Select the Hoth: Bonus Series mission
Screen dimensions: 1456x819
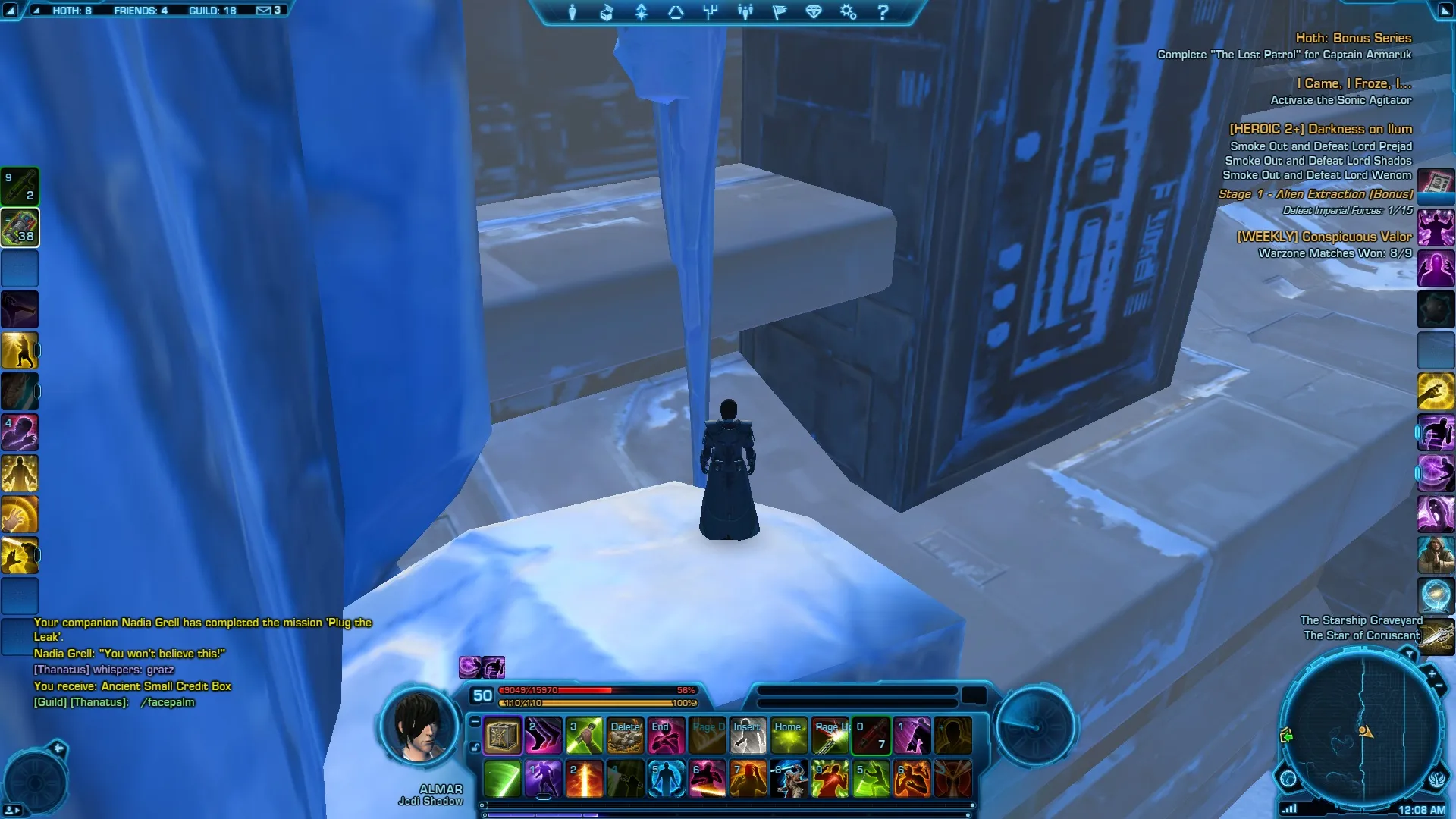1353,38
